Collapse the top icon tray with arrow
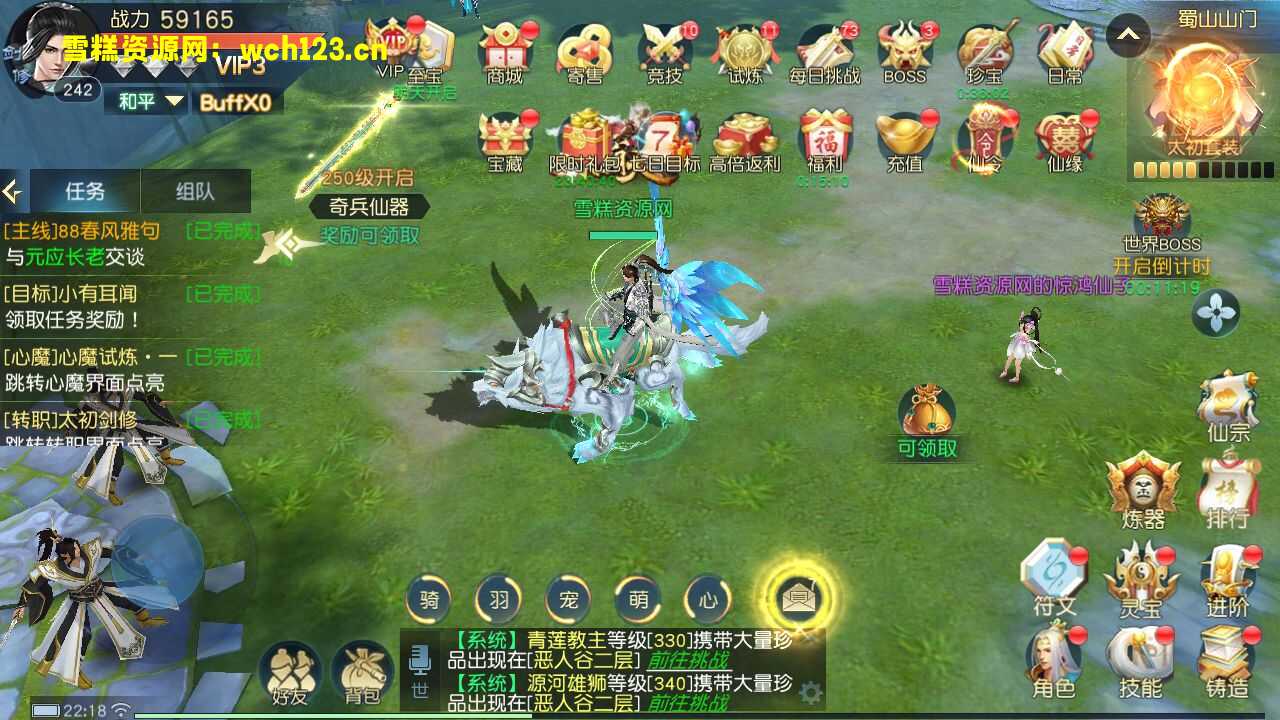The width and height of the screenshot is (1280, 720). [x=1128, y=35]
